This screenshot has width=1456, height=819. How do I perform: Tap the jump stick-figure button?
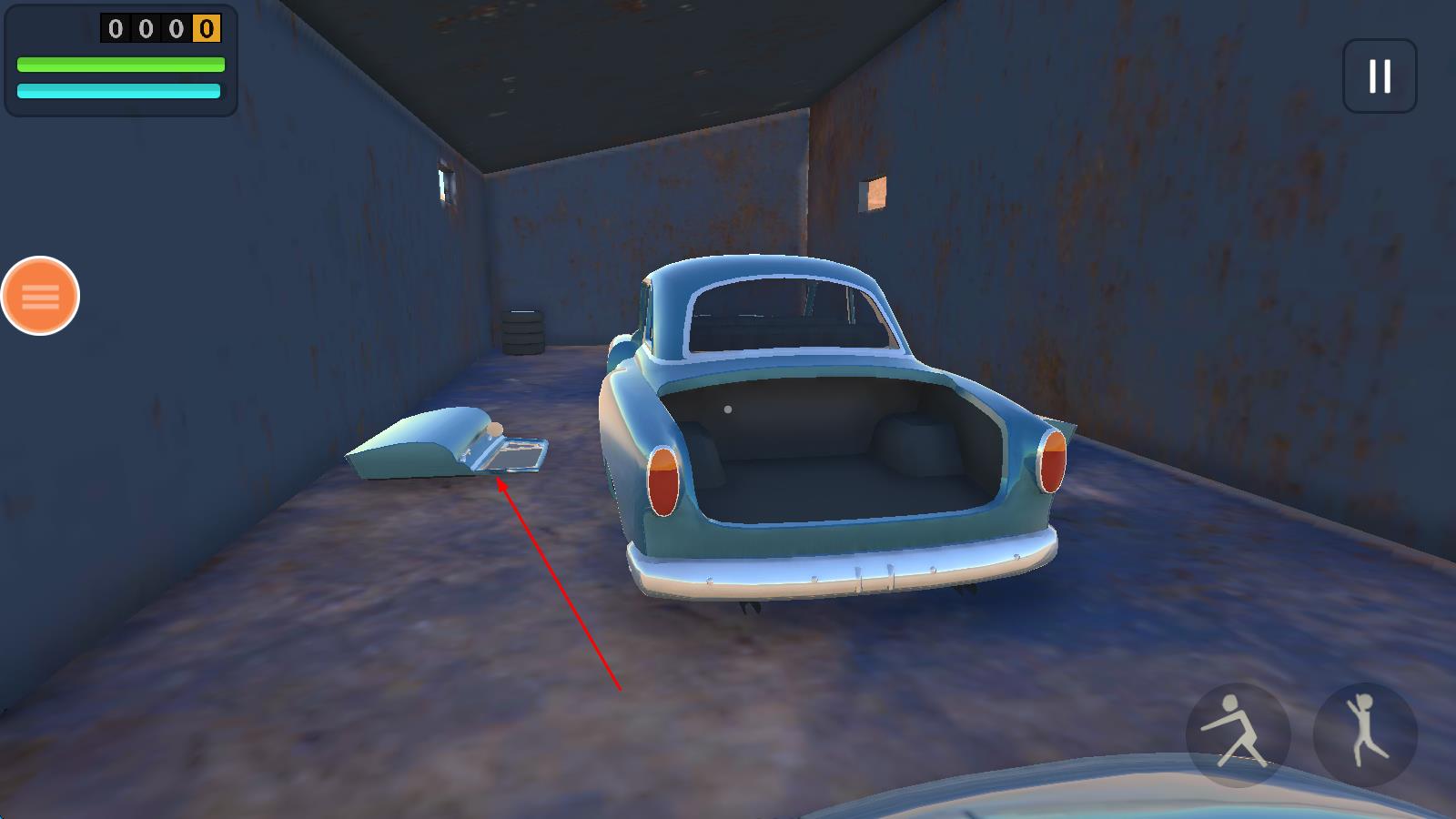pos(1365,733)
